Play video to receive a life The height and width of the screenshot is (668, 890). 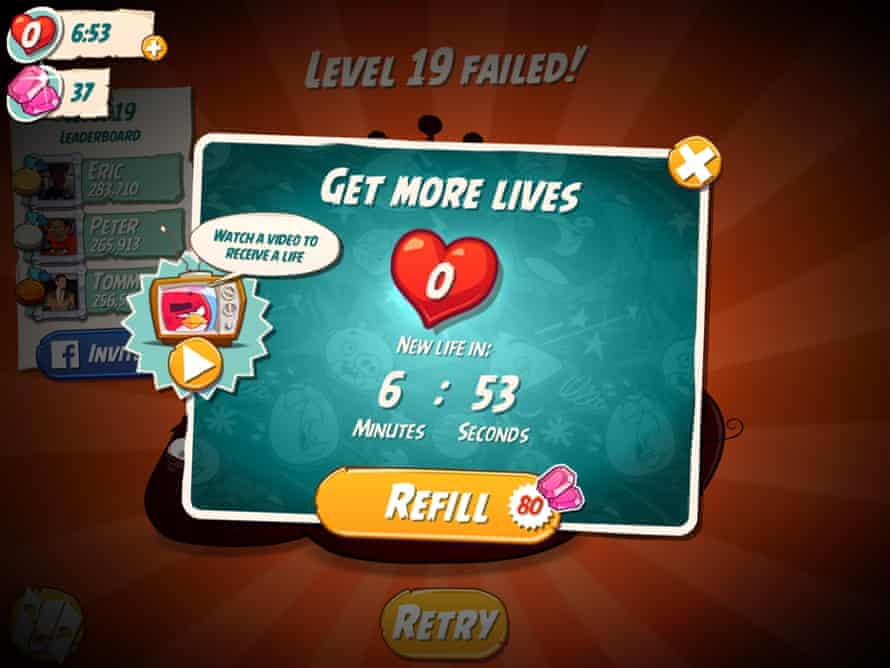click(197, 366)
